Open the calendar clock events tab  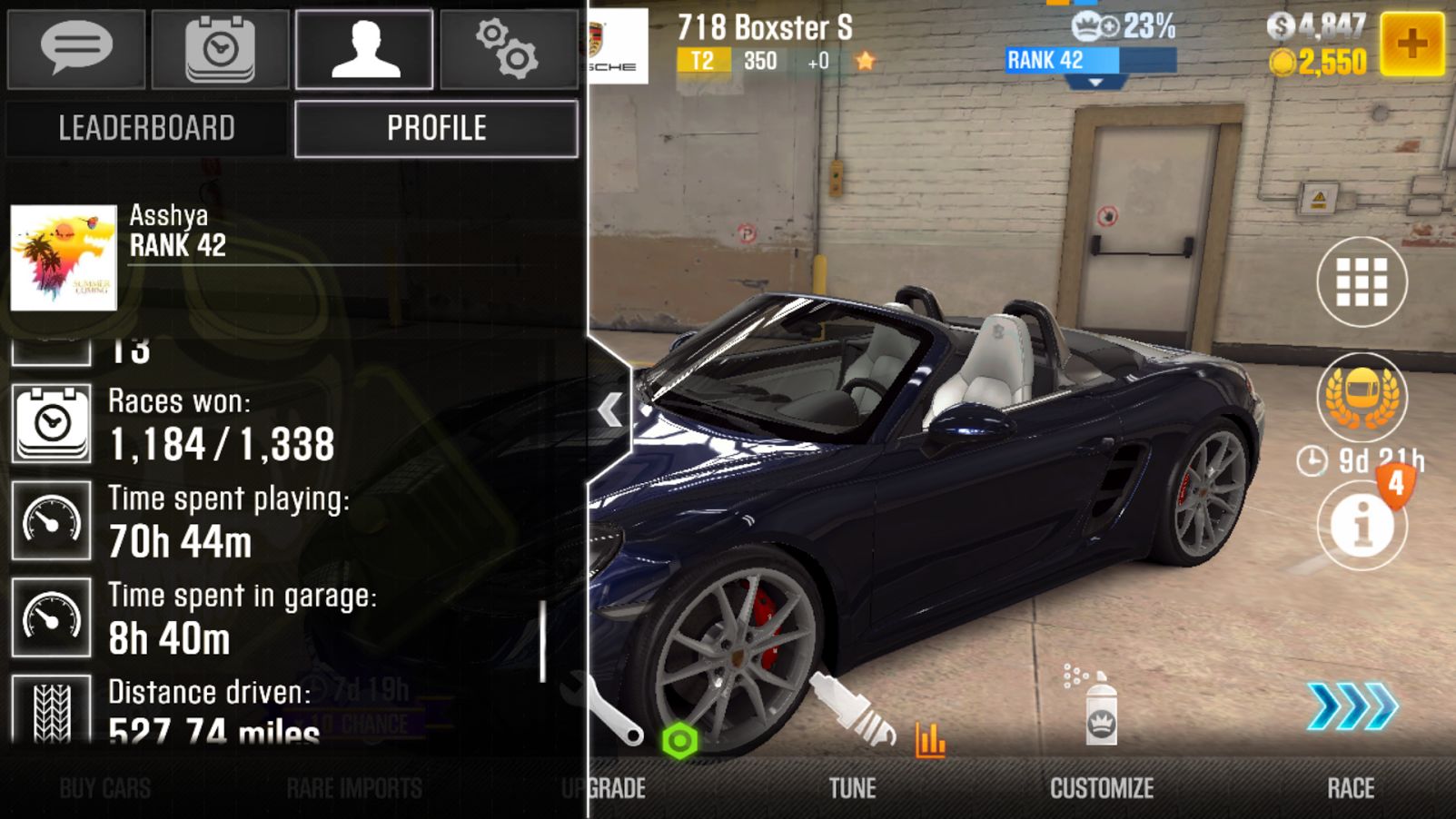pyautogui.click(x=220, y=49)
